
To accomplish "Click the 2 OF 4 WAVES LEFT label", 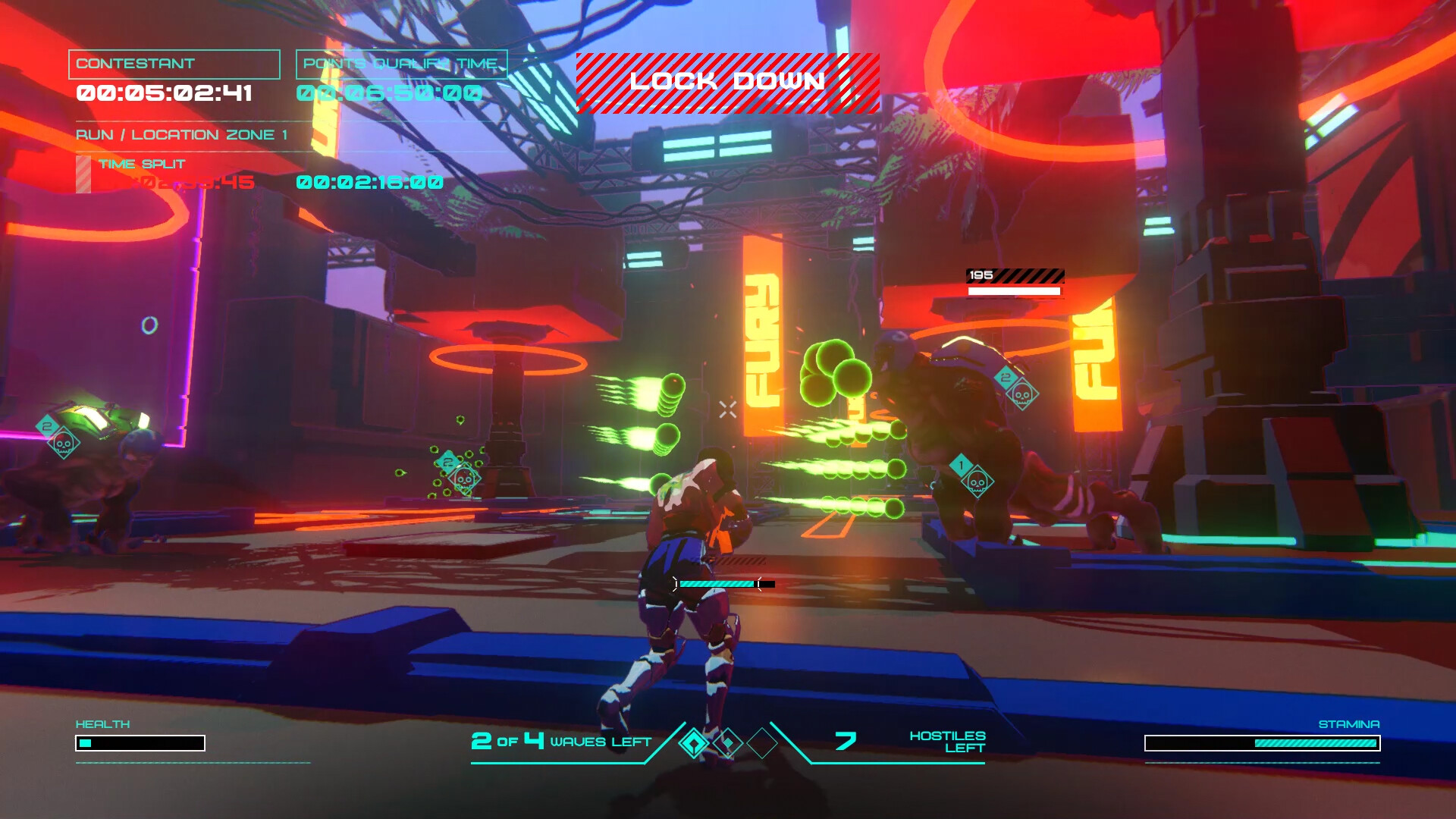I will point(562,742).
